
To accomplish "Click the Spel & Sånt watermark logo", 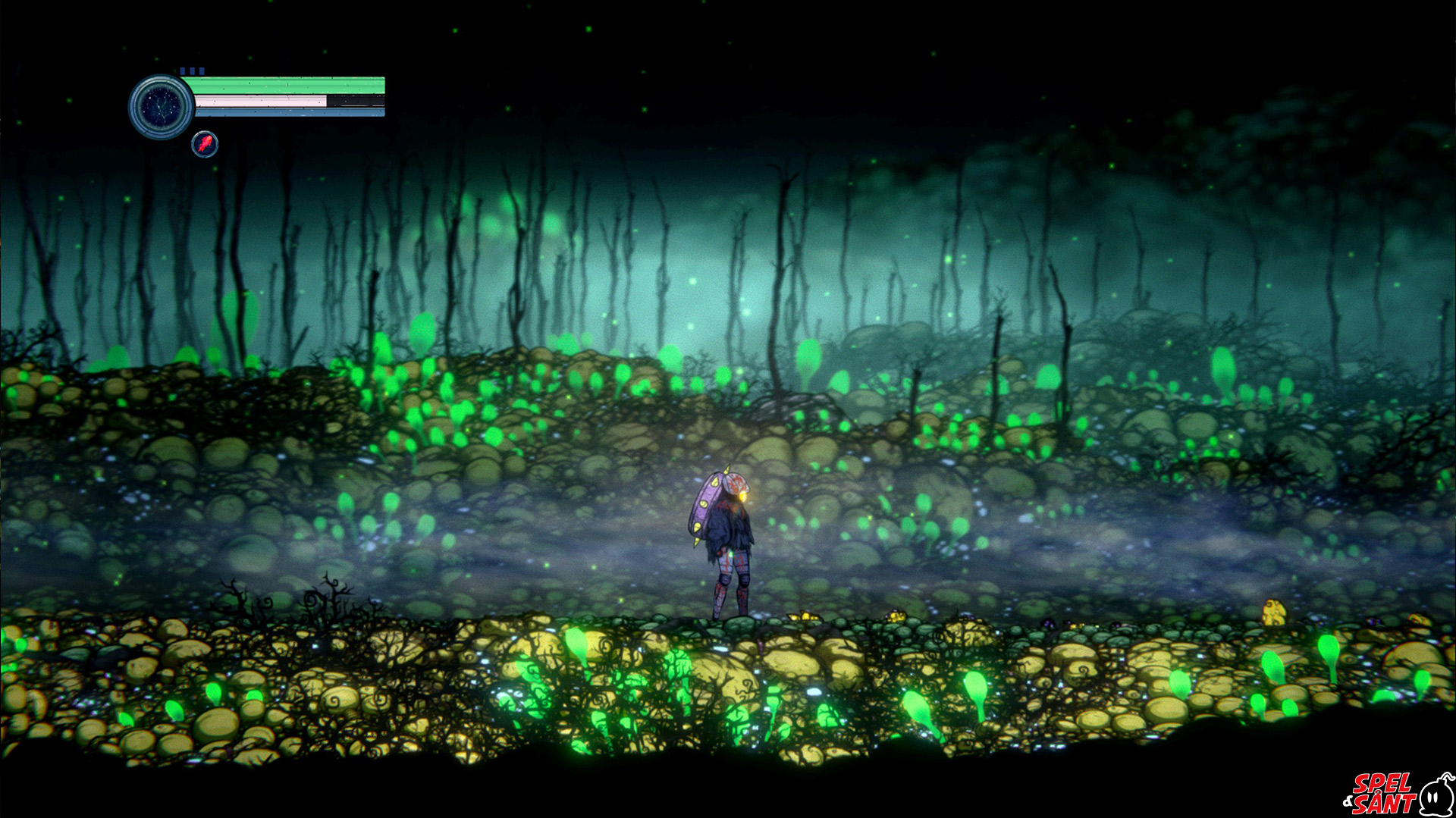I will point(1397,793).
